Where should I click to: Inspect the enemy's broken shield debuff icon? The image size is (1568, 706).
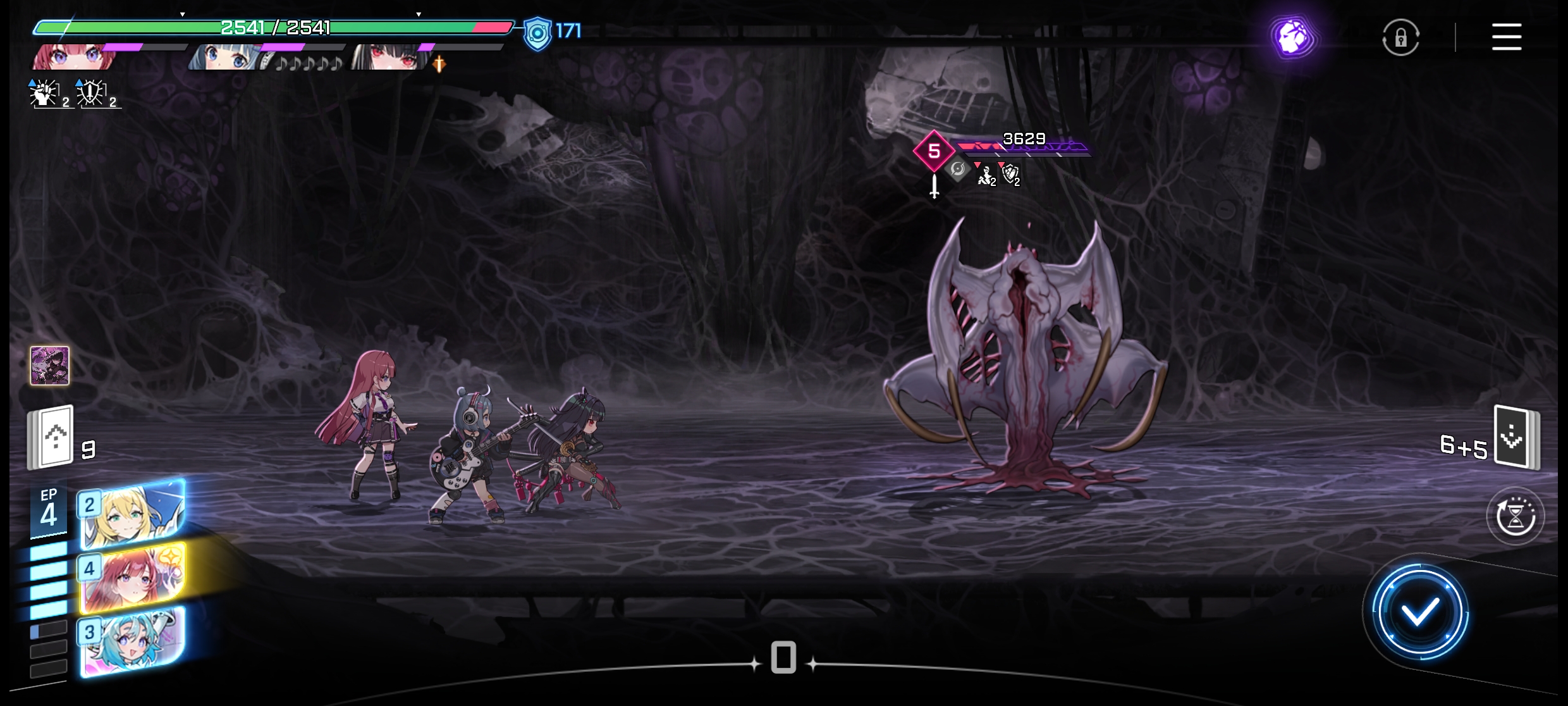(1010, 173)
